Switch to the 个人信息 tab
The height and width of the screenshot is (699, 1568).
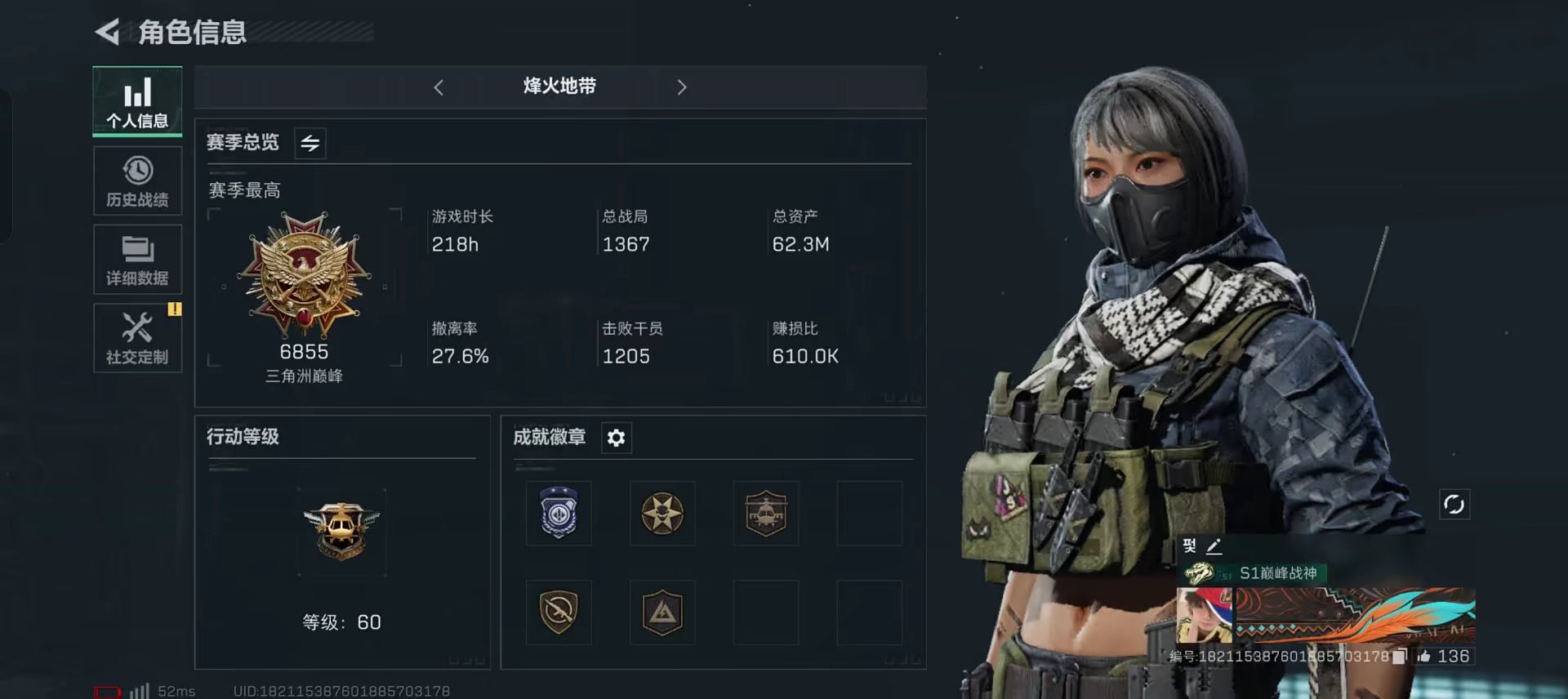pos(137,101)
